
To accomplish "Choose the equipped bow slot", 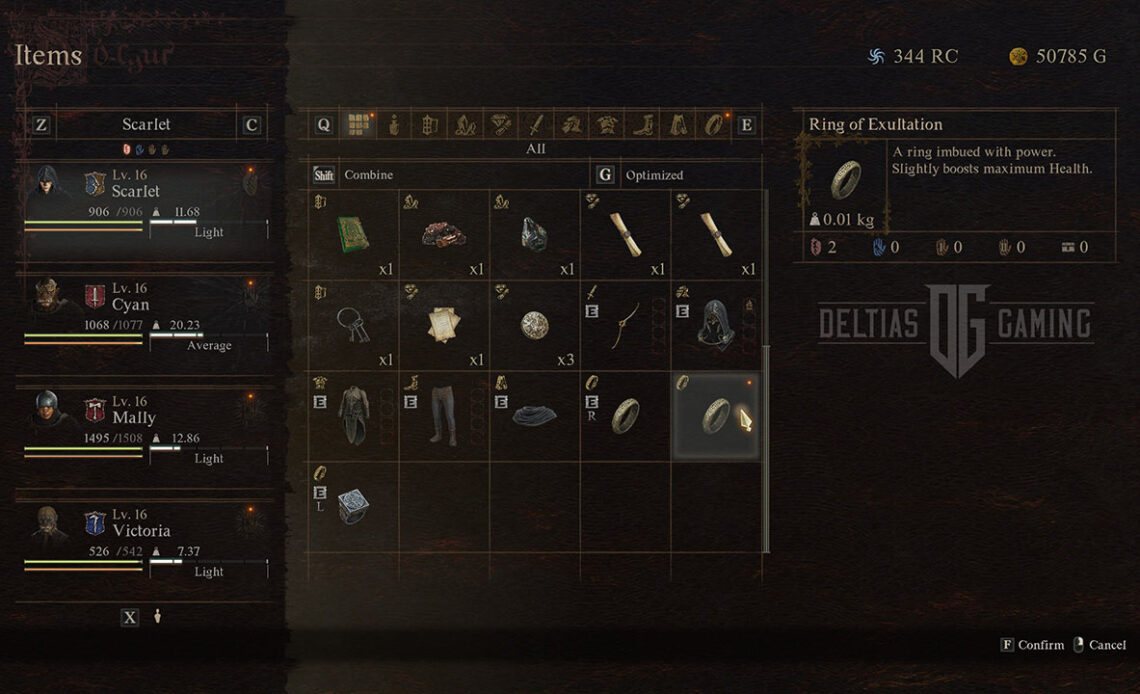I will (625, 325).
